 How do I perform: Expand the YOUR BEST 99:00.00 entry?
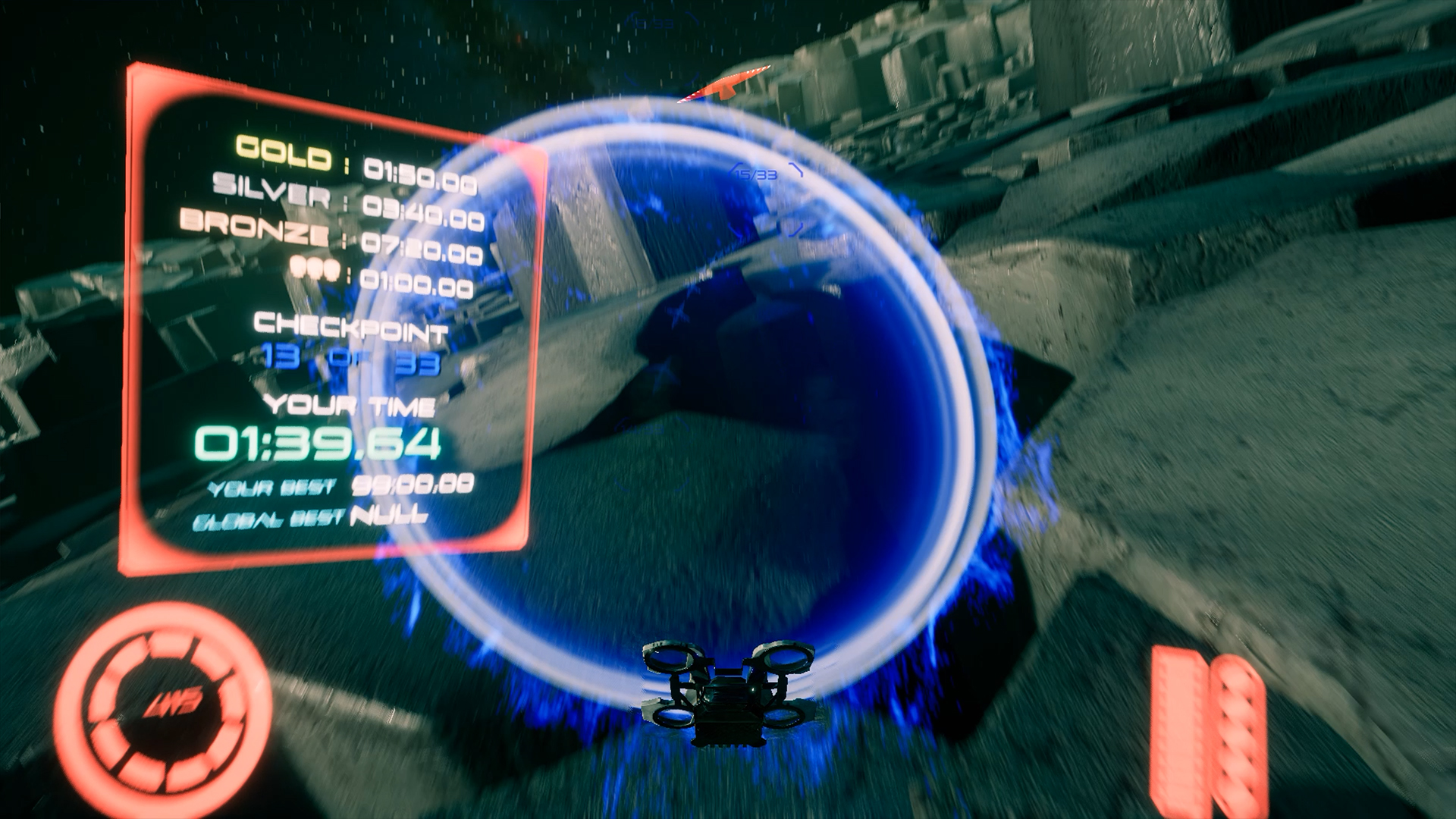pyautogui.click(x=341, y=489)
